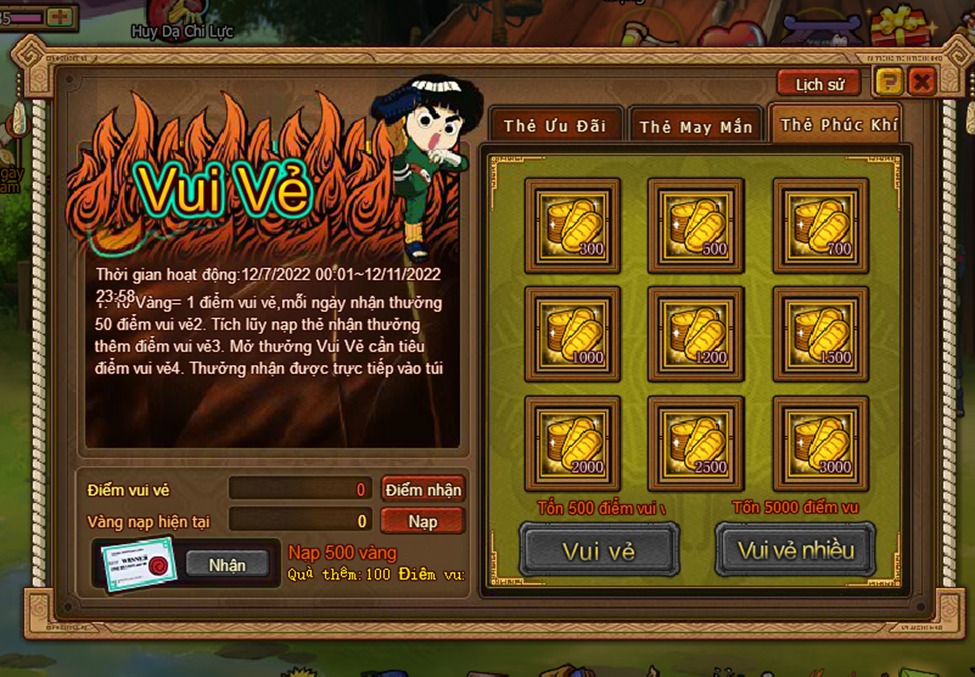The height and width of the screenshot is (677, 975).
Task: Click the Vui vẻ draw button
Action: pos(599,550)
